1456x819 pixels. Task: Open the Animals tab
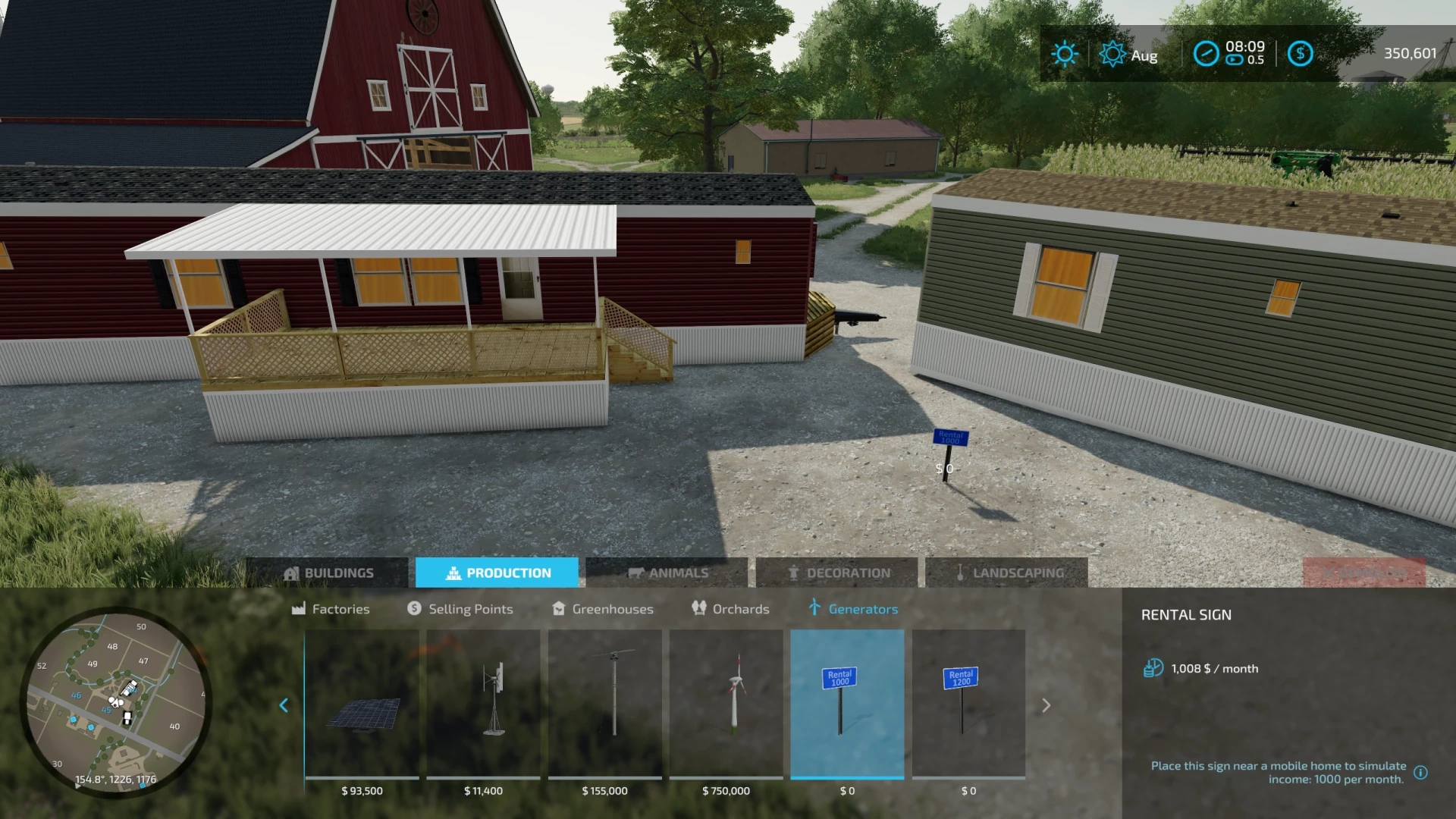click(x=670, y=573)
